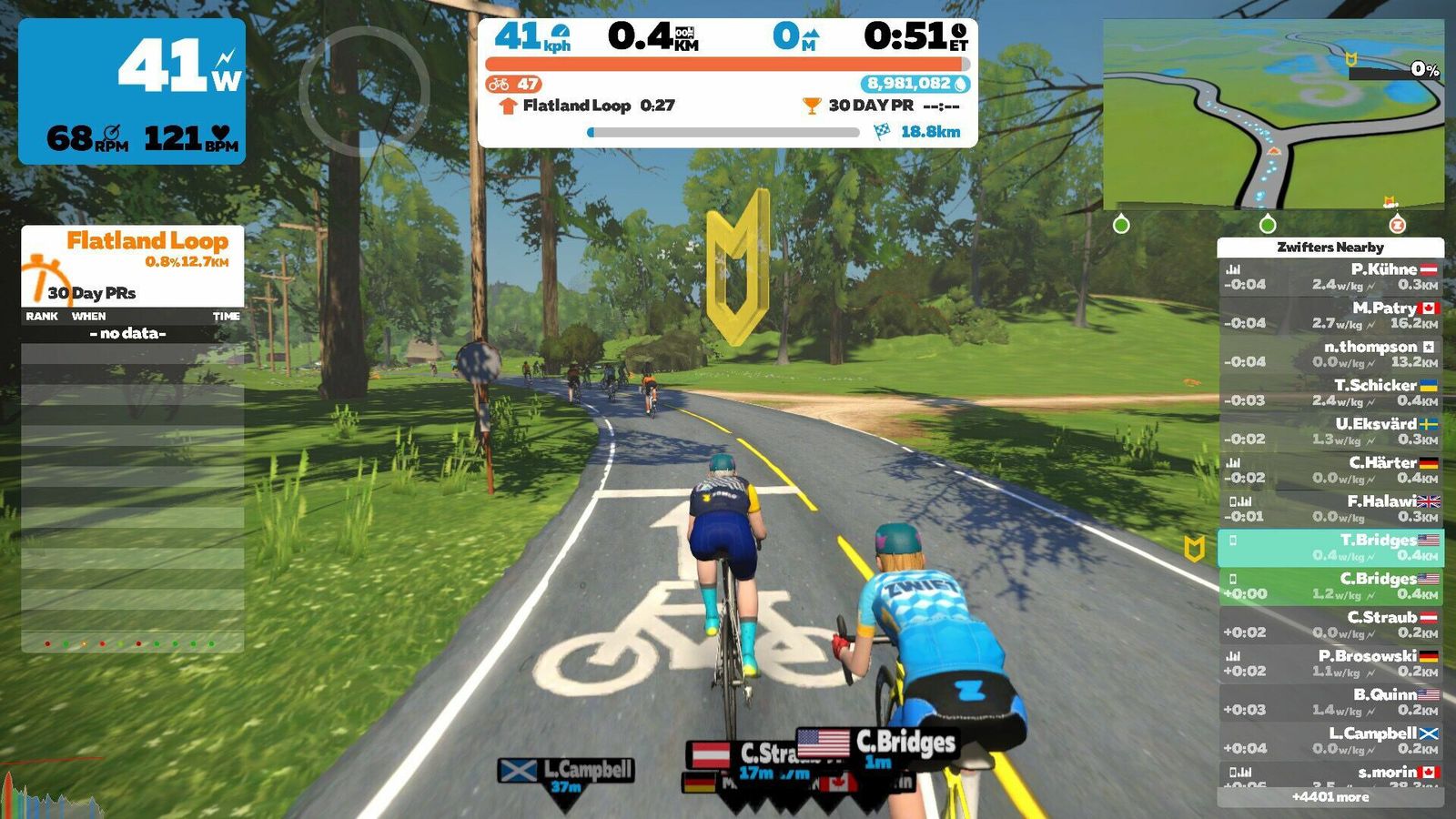The height and width of the screenshot is (819, 1456).
Task: Click the empty power-up ring
Action: tap(364, 91)
